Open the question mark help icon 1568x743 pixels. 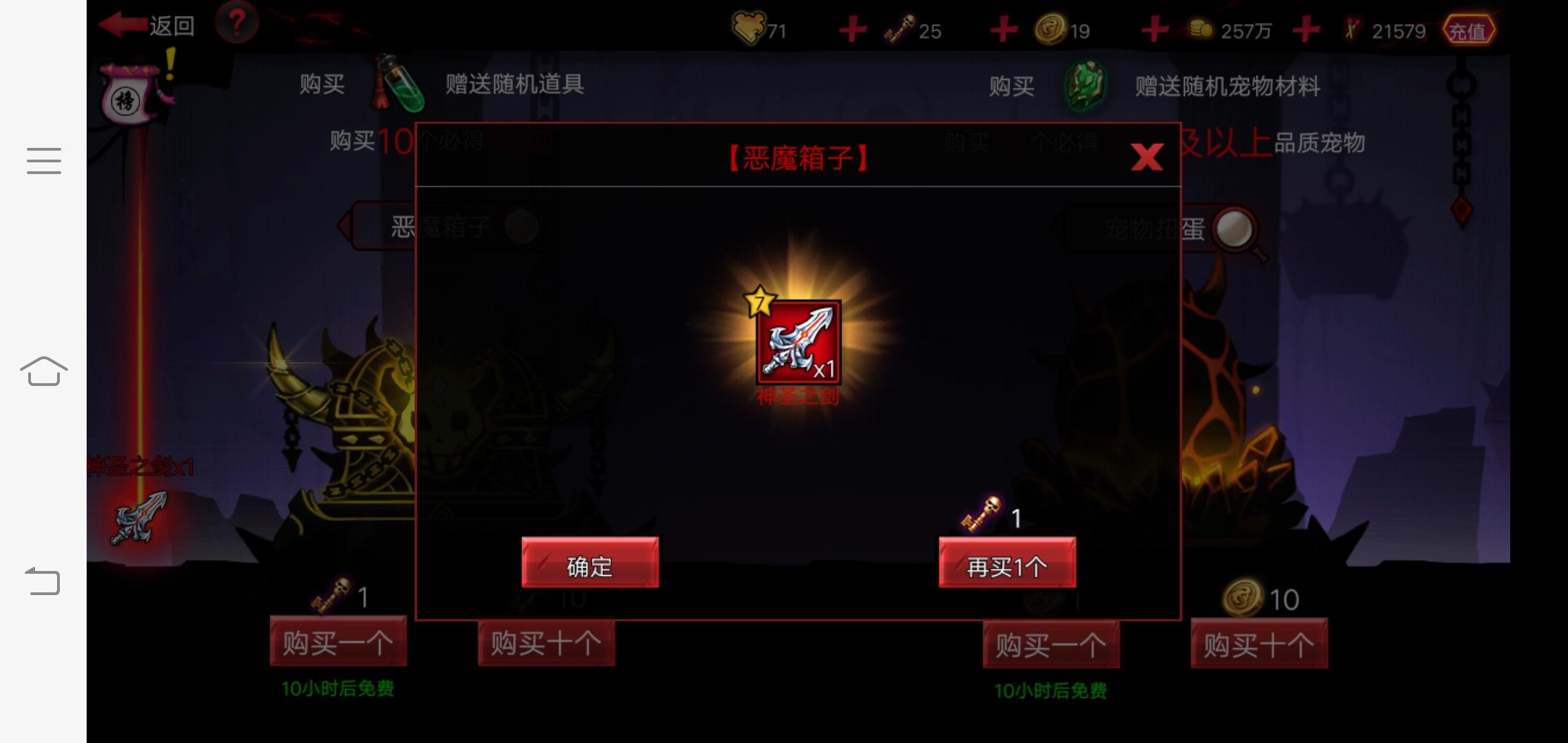coord(236,23)
